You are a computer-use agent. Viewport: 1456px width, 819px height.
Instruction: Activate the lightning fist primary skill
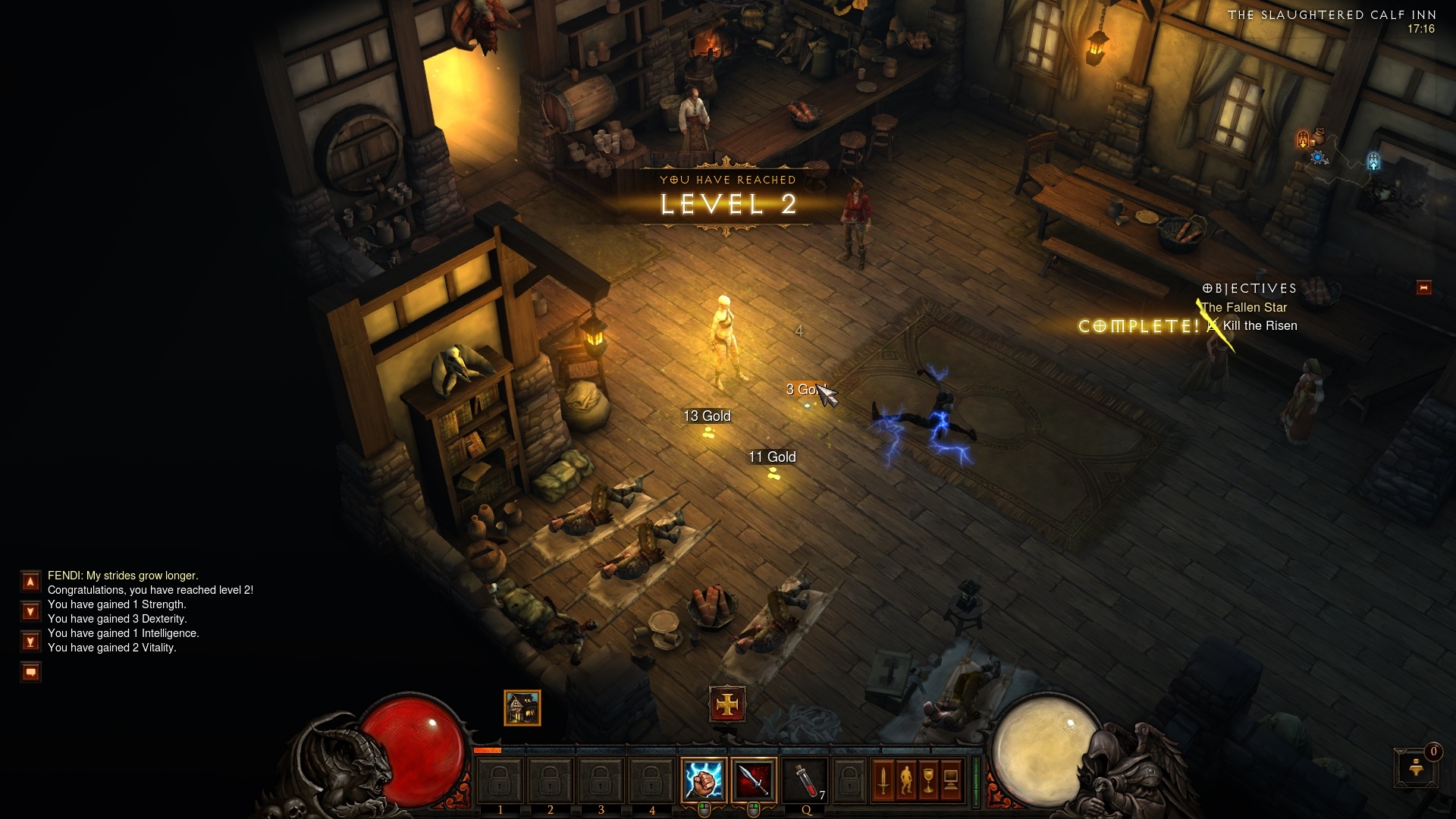click(x=703, y=780)
